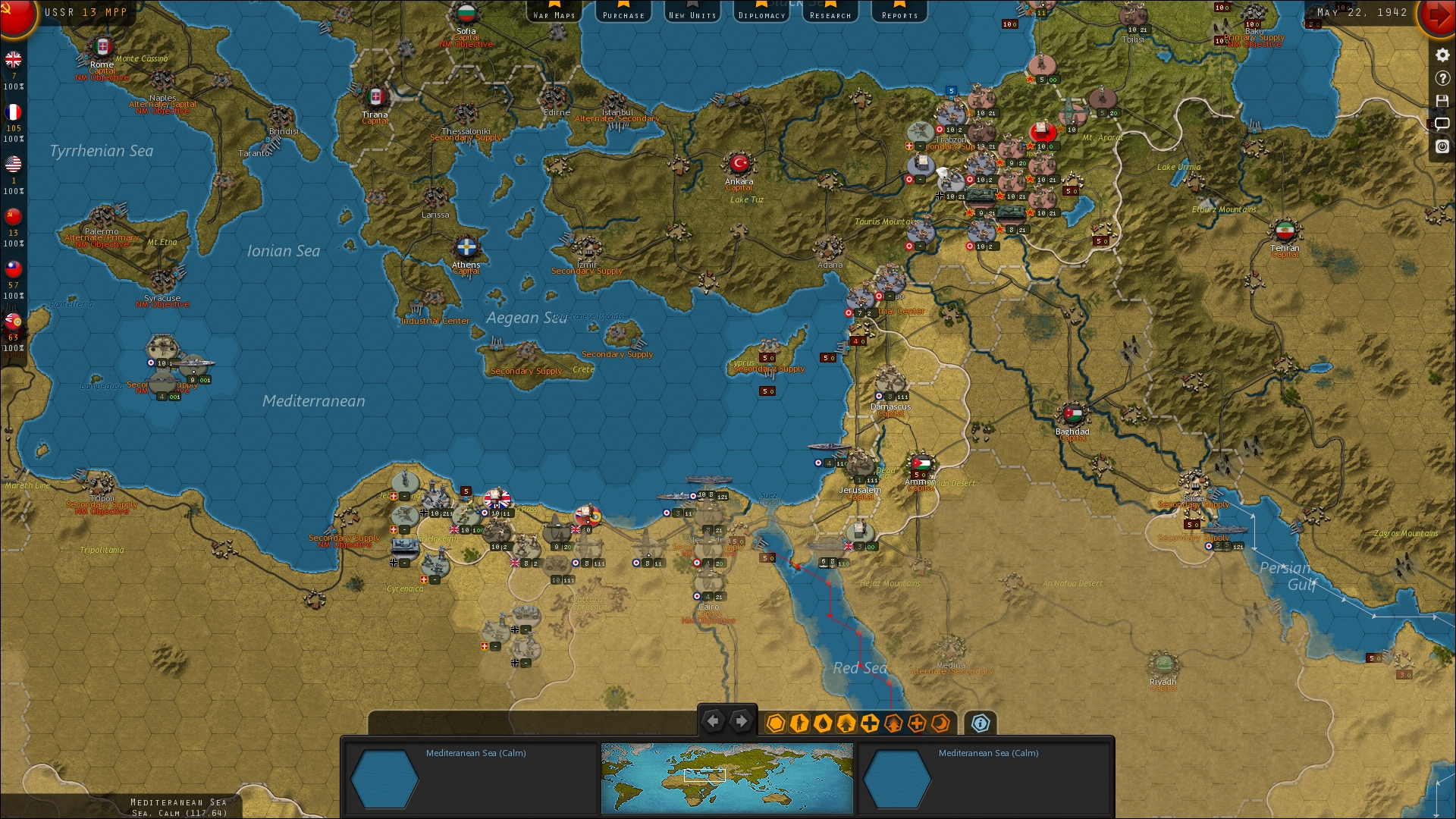Click the plain hexagon overlay icon
1456x819 pixels.
click(776, 723)
